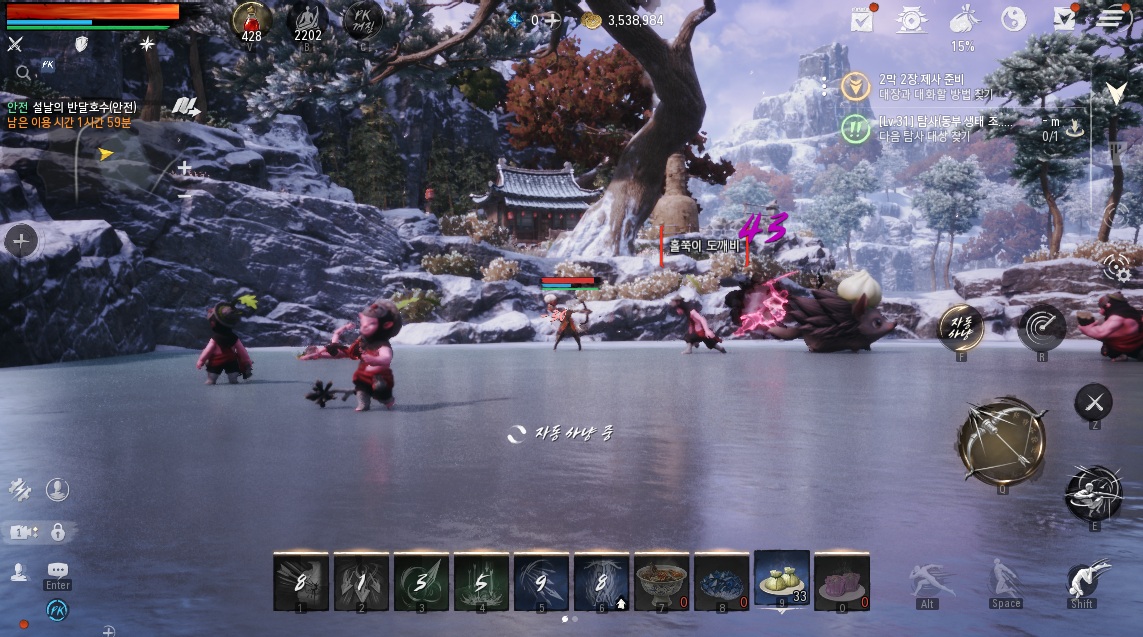Click the crossed swords cancel button

(x=1093, y=402)
